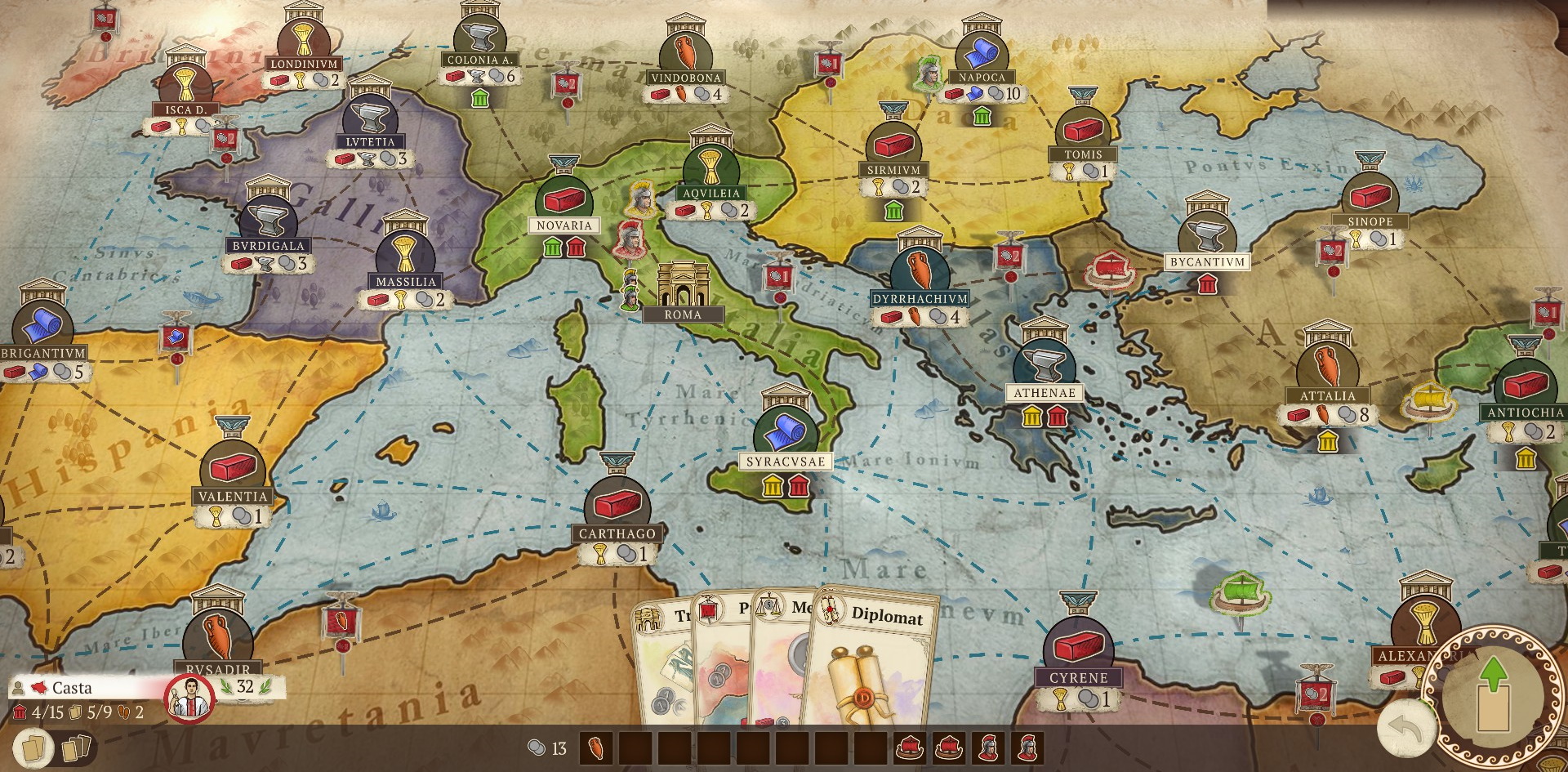
Task: Open the three-card fan pile view
Action: click(x=76, y=745)
